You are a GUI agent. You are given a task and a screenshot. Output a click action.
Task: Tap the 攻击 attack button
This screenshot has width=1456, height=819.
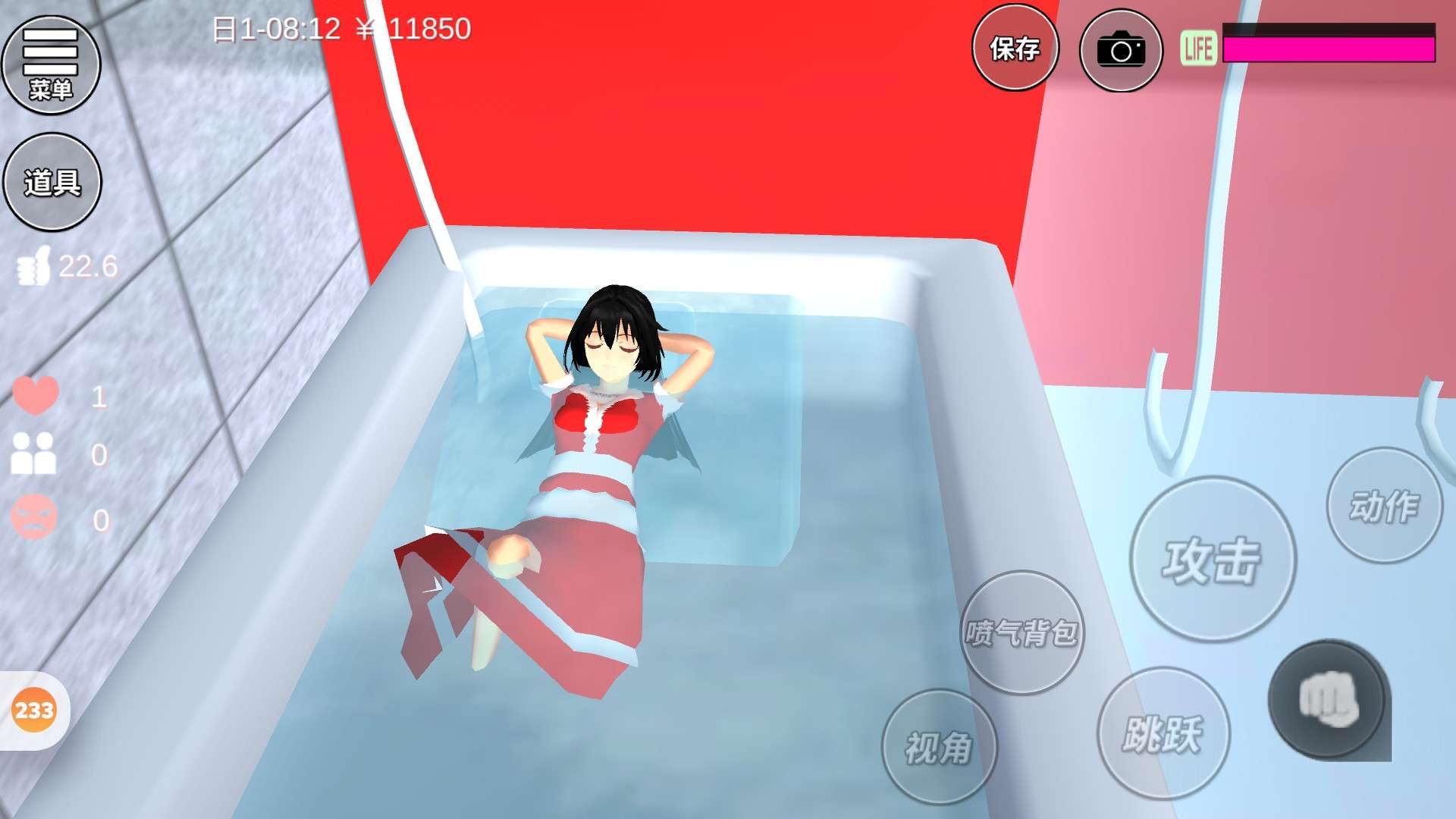coord(1212,560)
